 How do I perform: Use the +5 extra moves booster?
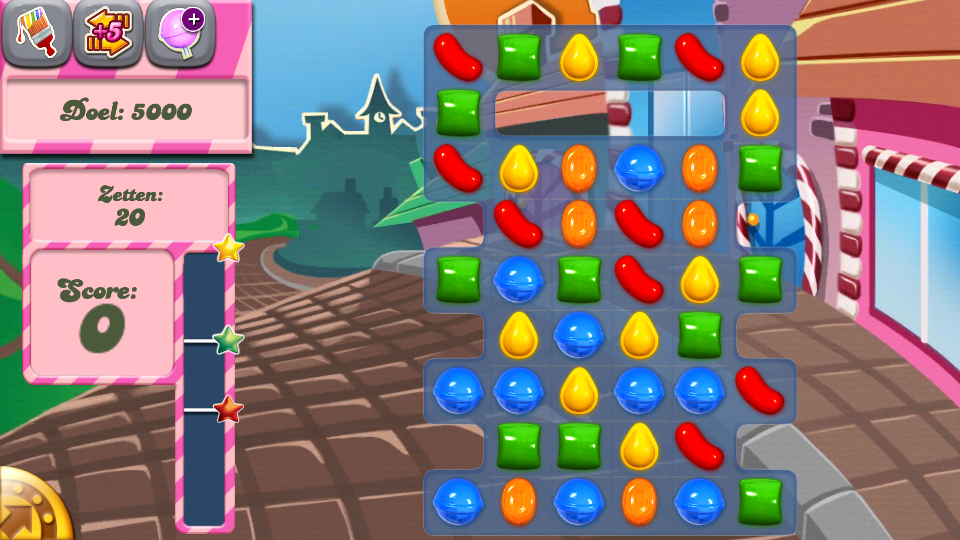coord(108,32)
